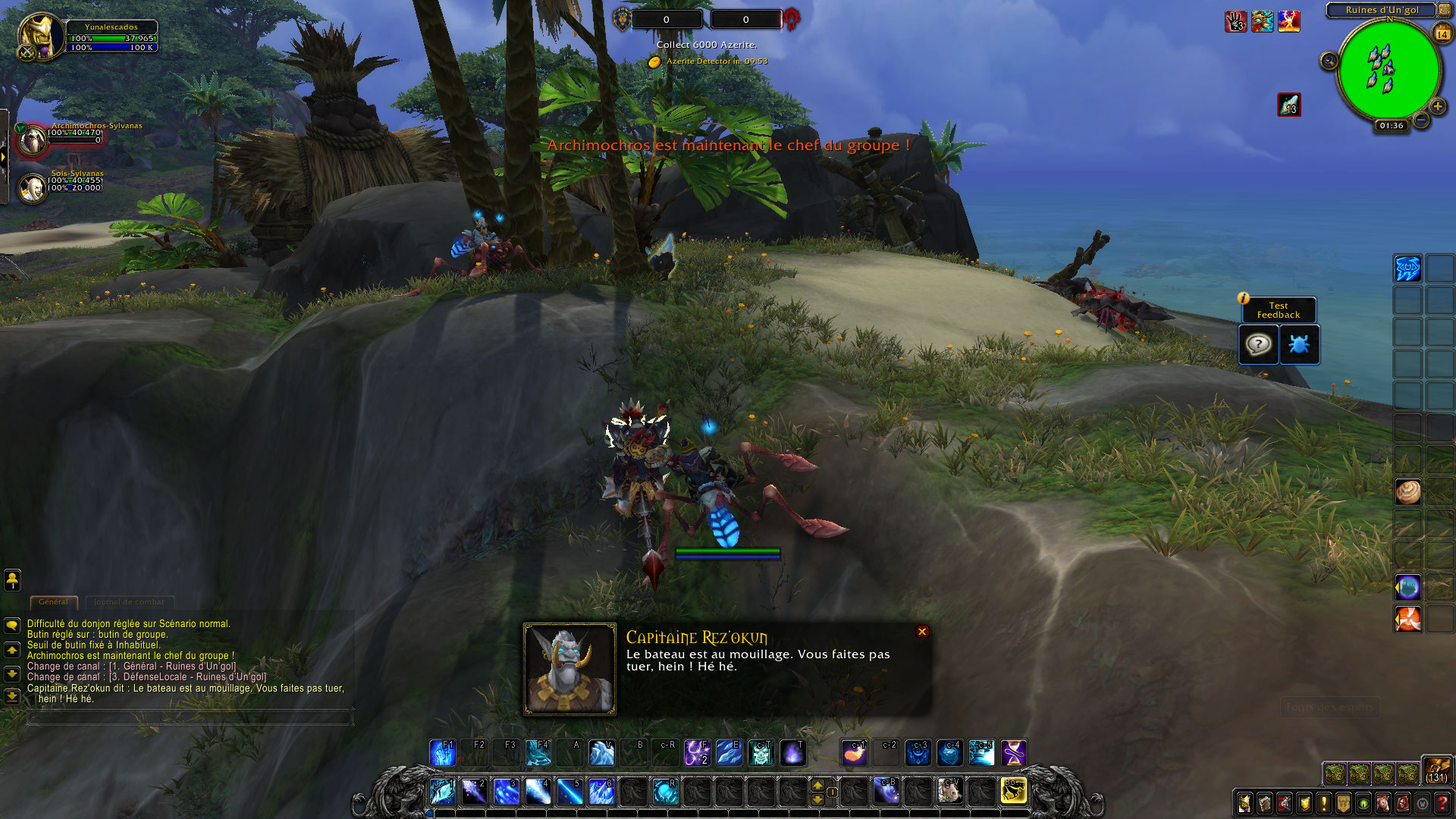Viewport: 1456px width, 819px height.
Task: Click the black hand debuff icon
Action: tap(1236, 21)
